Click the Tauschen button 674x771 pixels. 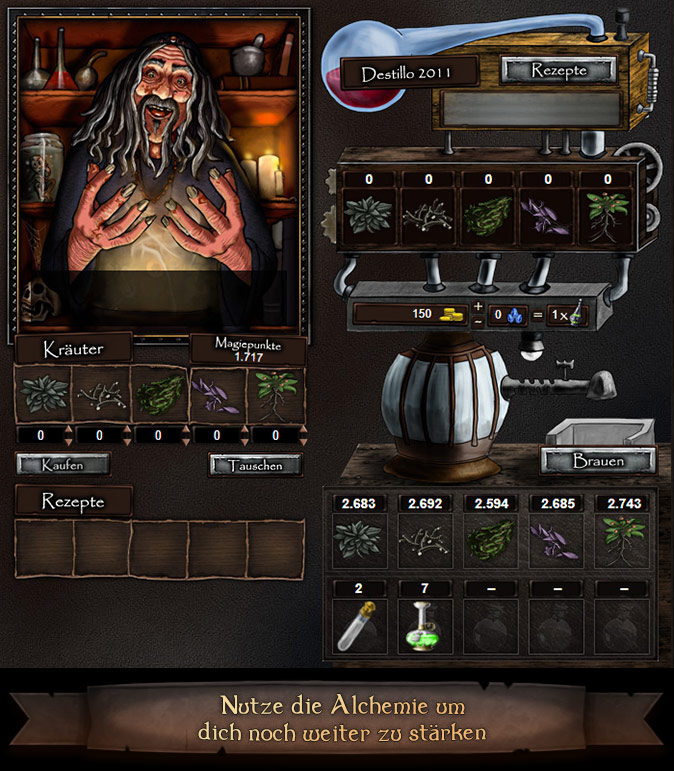click(x=255, y=465)
